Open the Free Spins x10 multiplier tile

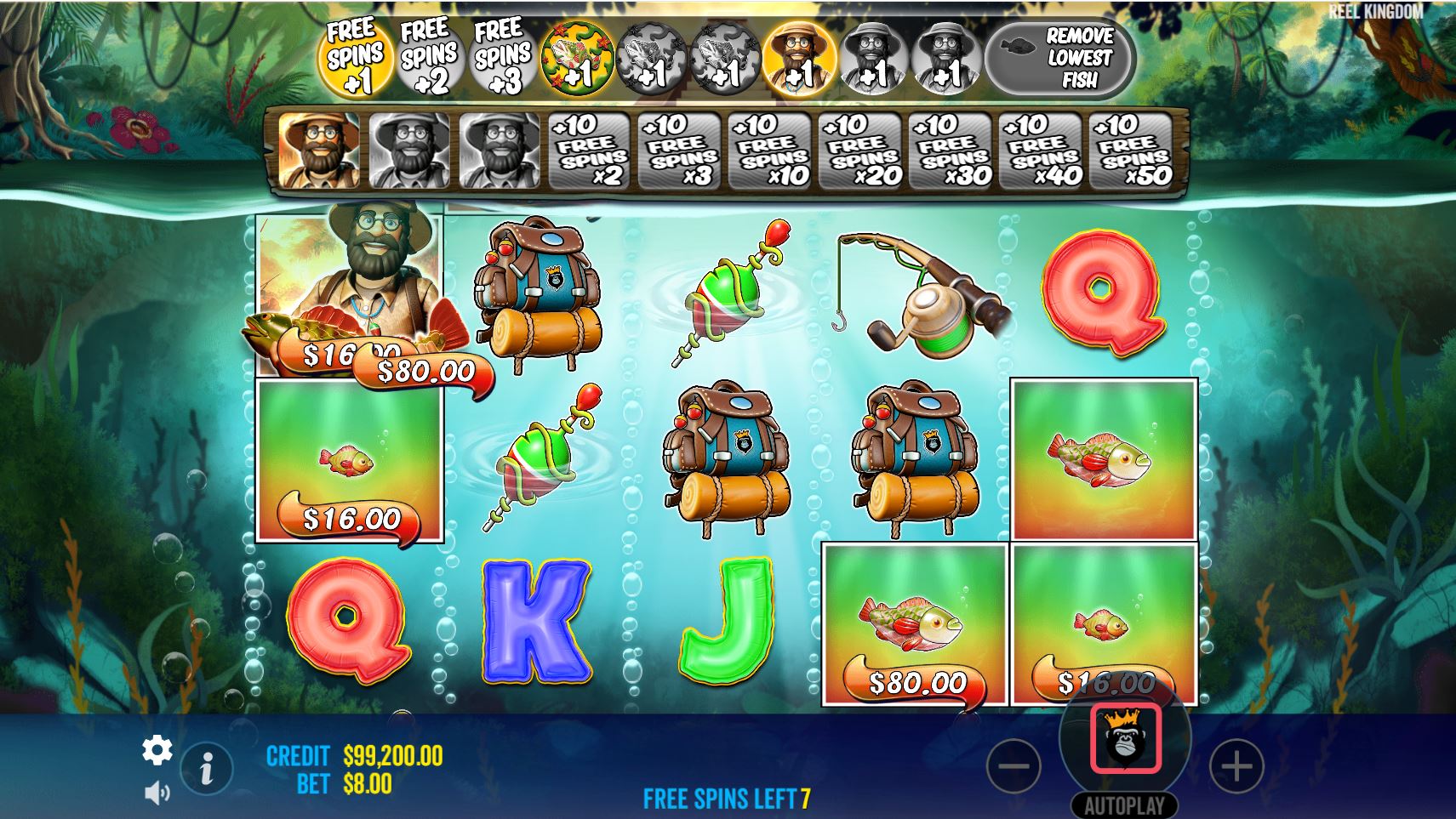(x=770, y=150)
